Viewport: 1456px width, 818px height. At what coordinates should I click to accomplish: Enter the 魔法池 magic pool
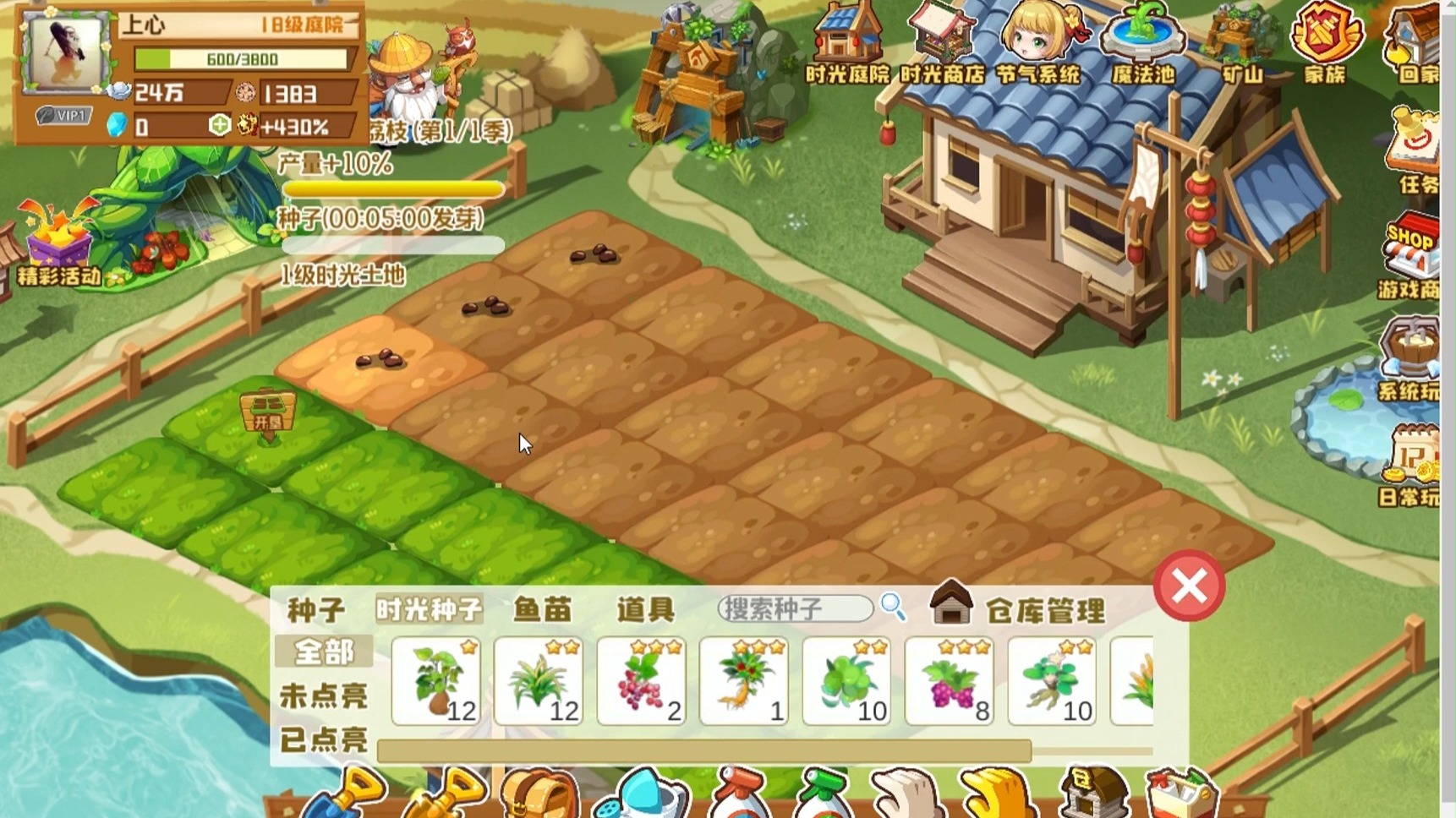(x=1143, y=43)
